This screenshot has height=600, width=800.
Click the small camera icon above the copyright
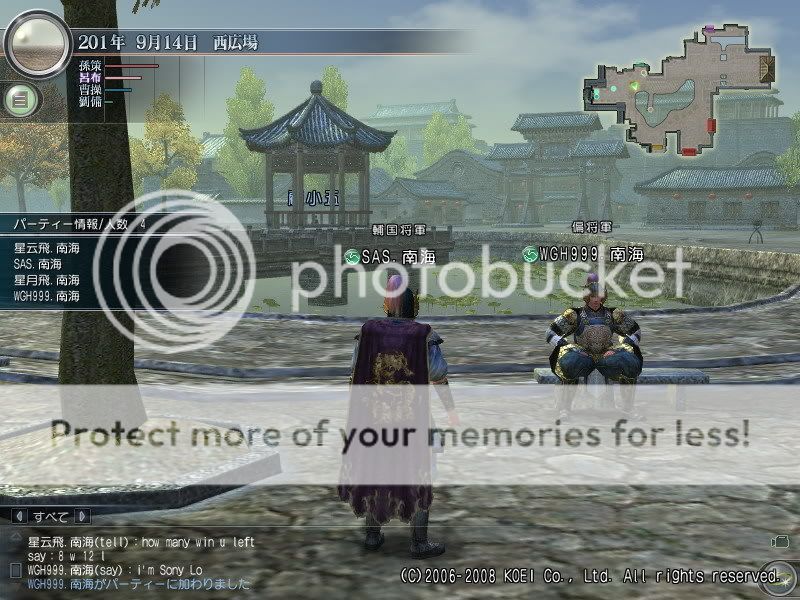pos(778,541)
